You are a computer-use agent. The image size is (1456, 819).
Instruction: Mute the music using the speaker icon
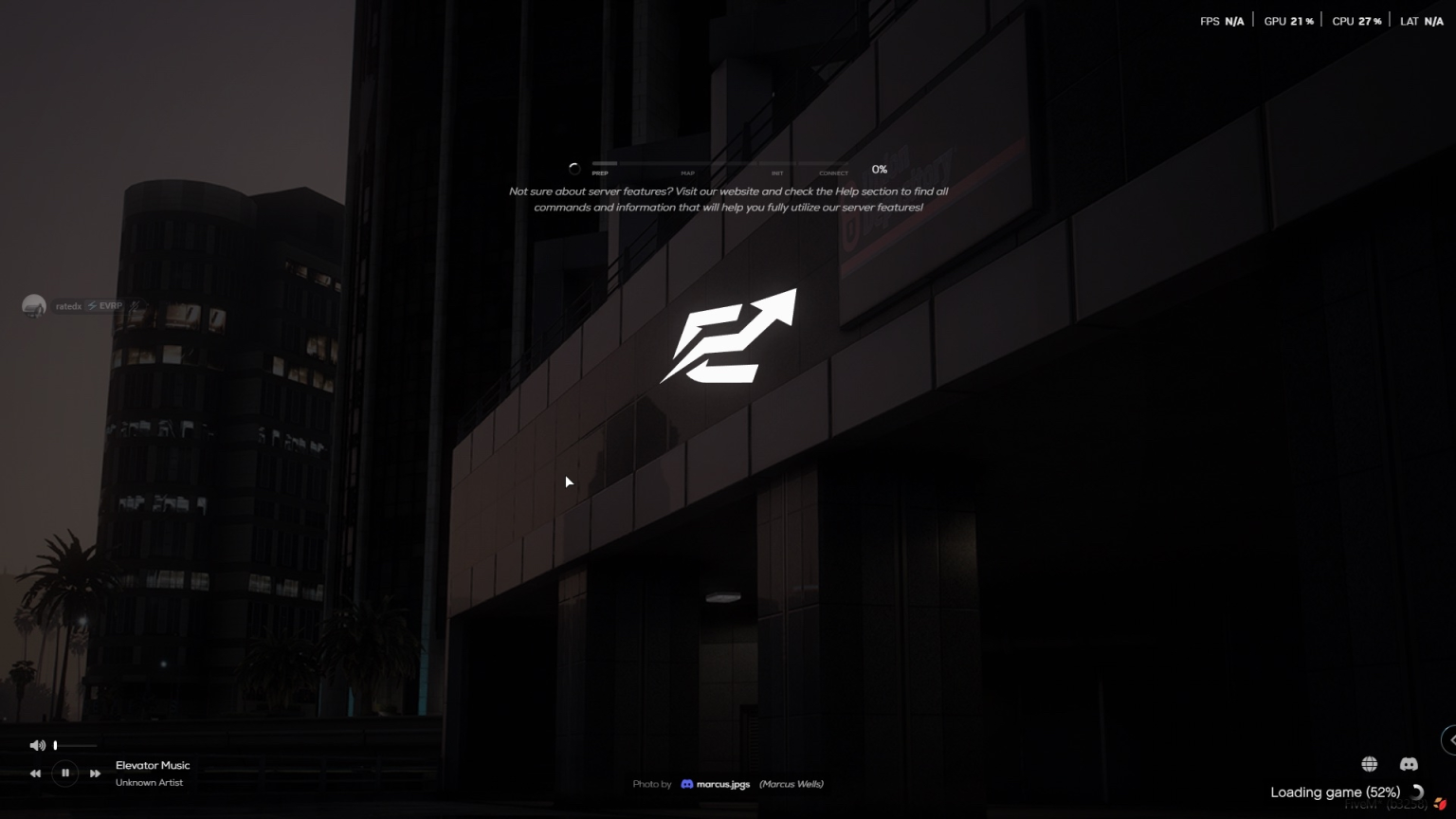pyautogui.click(x=38, y=745)
